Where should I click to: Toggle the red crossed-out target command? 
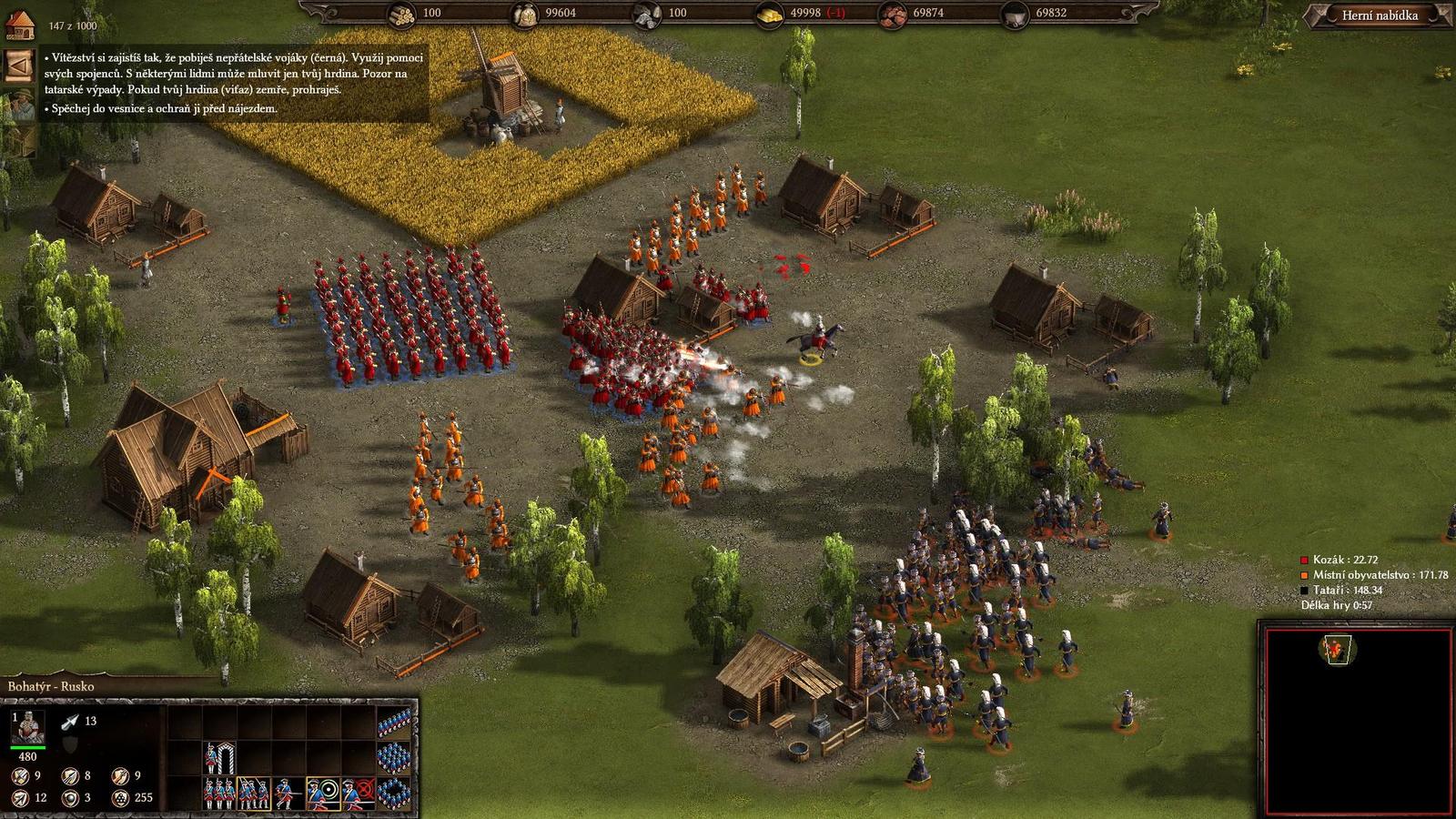pyautogui.click(x=359, y=793)
